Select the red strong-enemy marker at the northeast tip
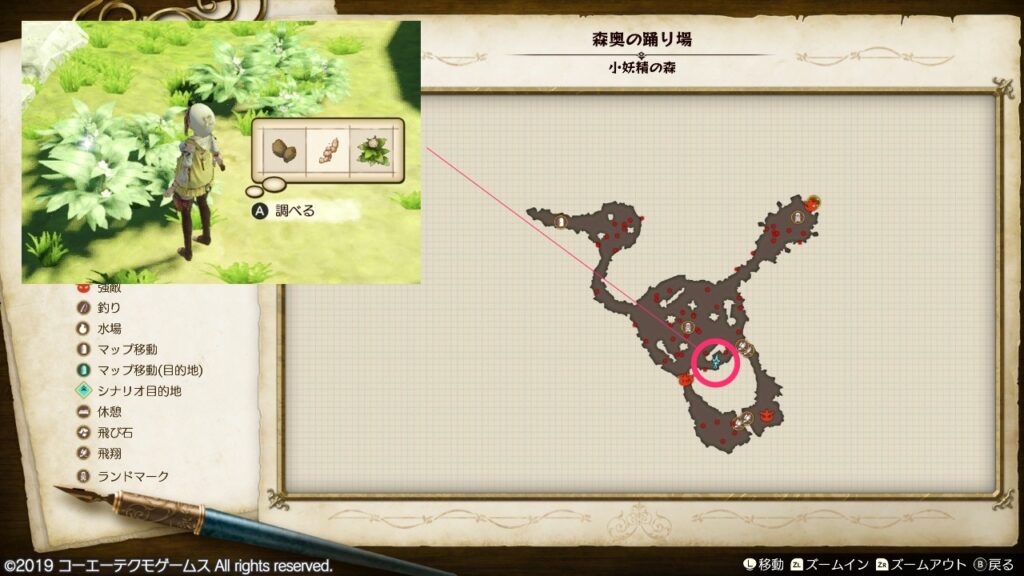This screenshot has height=576, width=1024. [x=813, y=202]
